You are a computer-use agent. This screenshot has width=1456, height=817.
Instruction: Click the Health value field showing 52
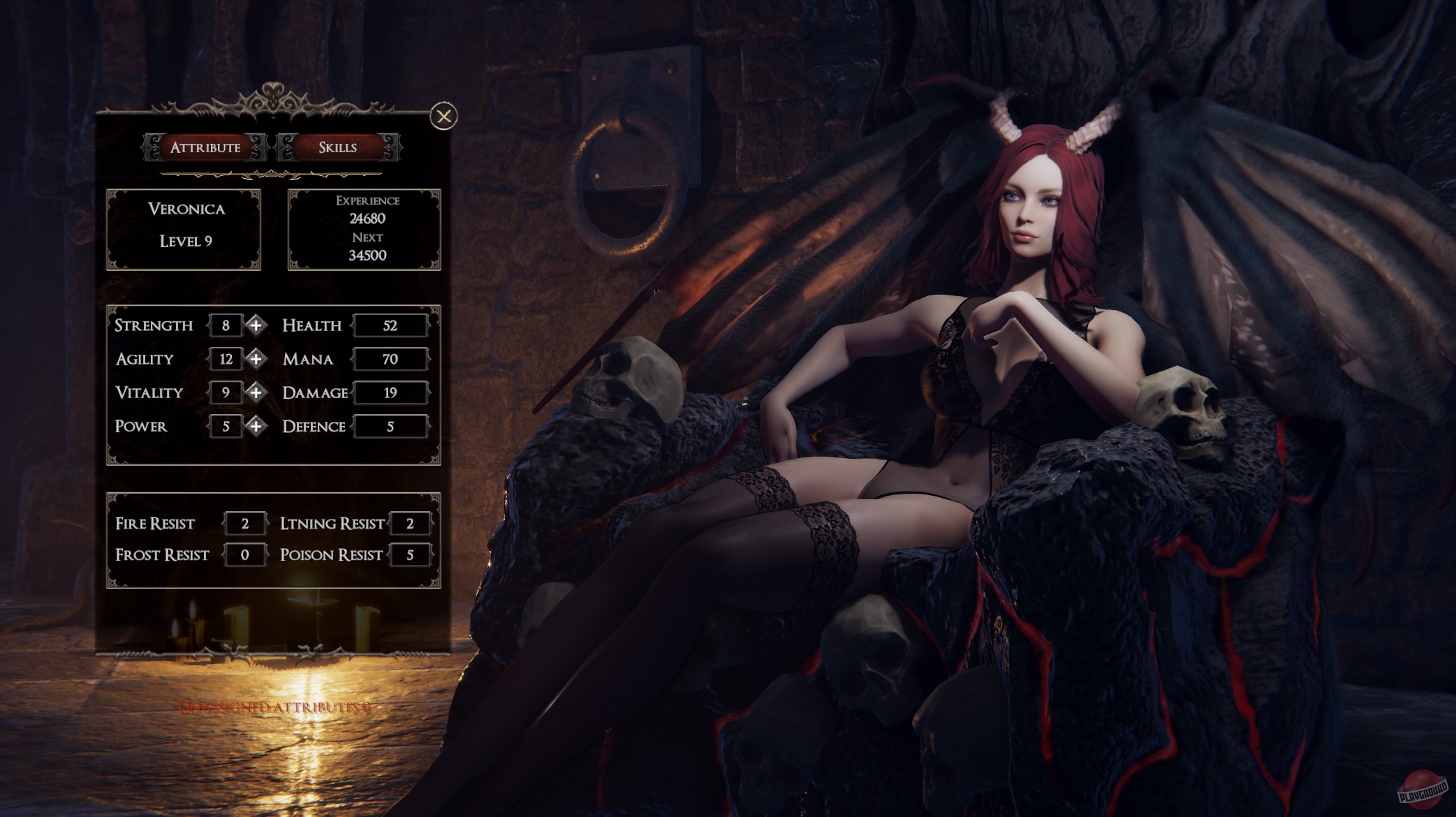(x=391, y=325)
